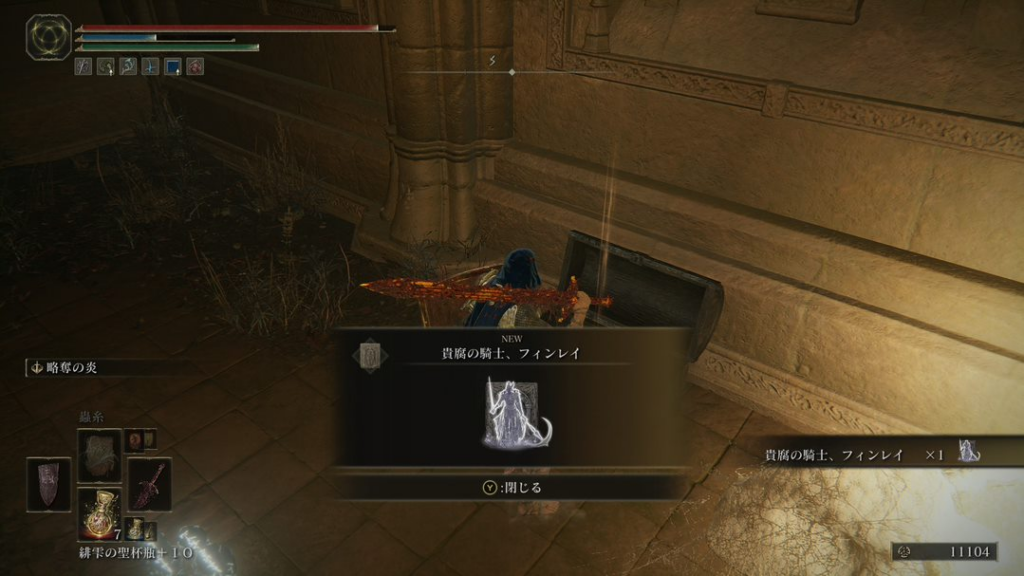Click the small next-spell icon beside 蟲糸
1024x576 pixels.
[134, 440]
